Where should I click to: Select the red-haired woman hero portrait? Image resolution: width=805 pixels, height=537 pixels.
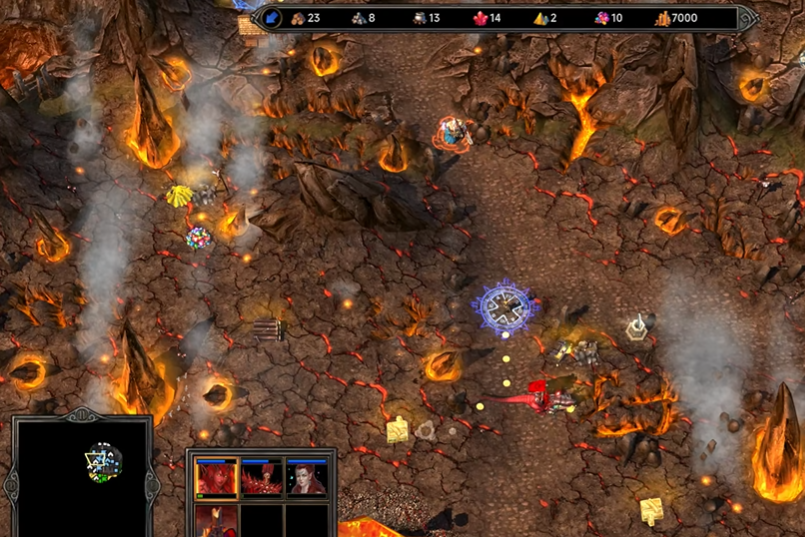pyautogui.click(x=307, y=478)
